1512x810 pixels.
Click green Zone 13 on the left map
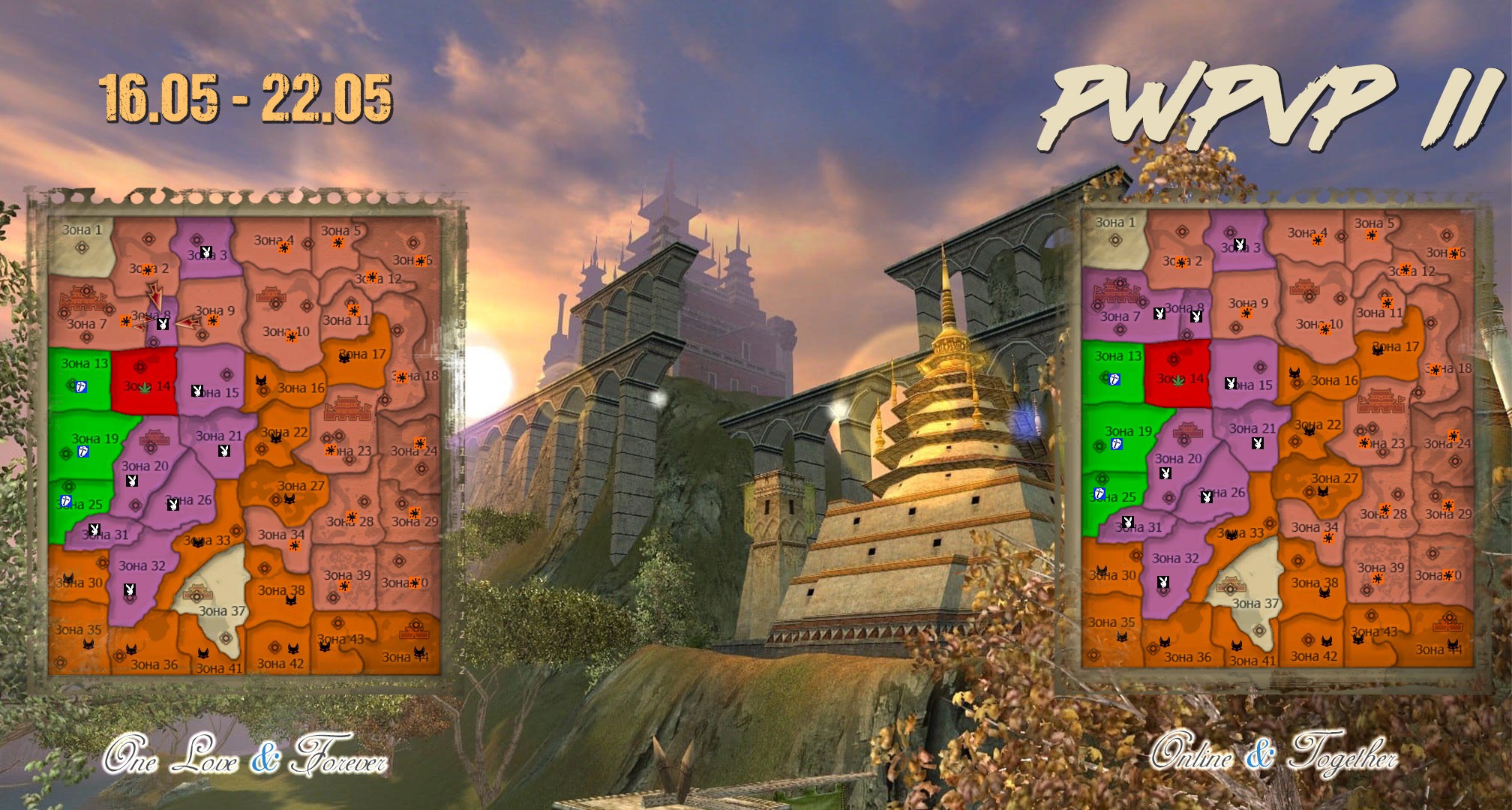click(79, 379)
